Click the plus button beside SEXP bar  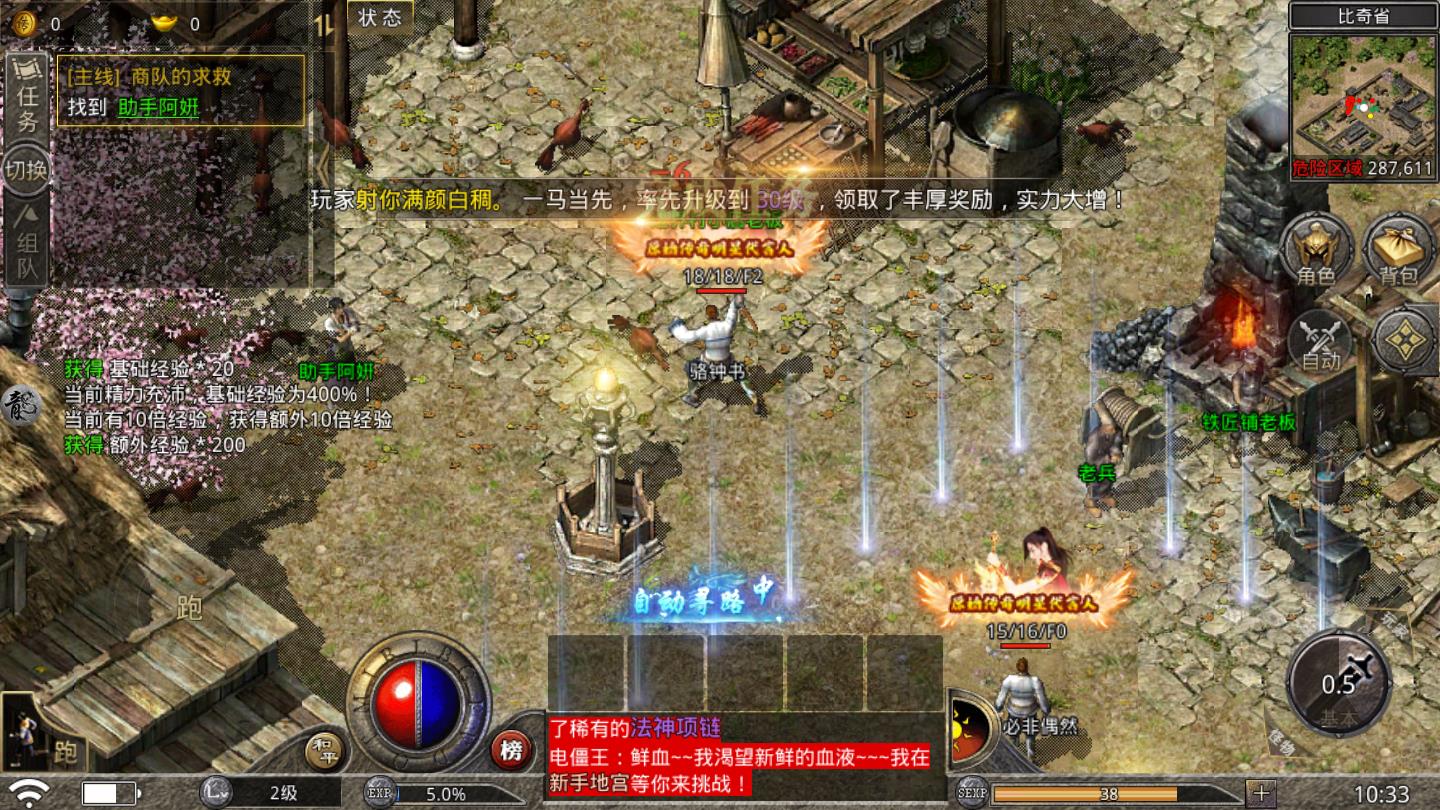pyautogui.click(x=1261, y=793)
